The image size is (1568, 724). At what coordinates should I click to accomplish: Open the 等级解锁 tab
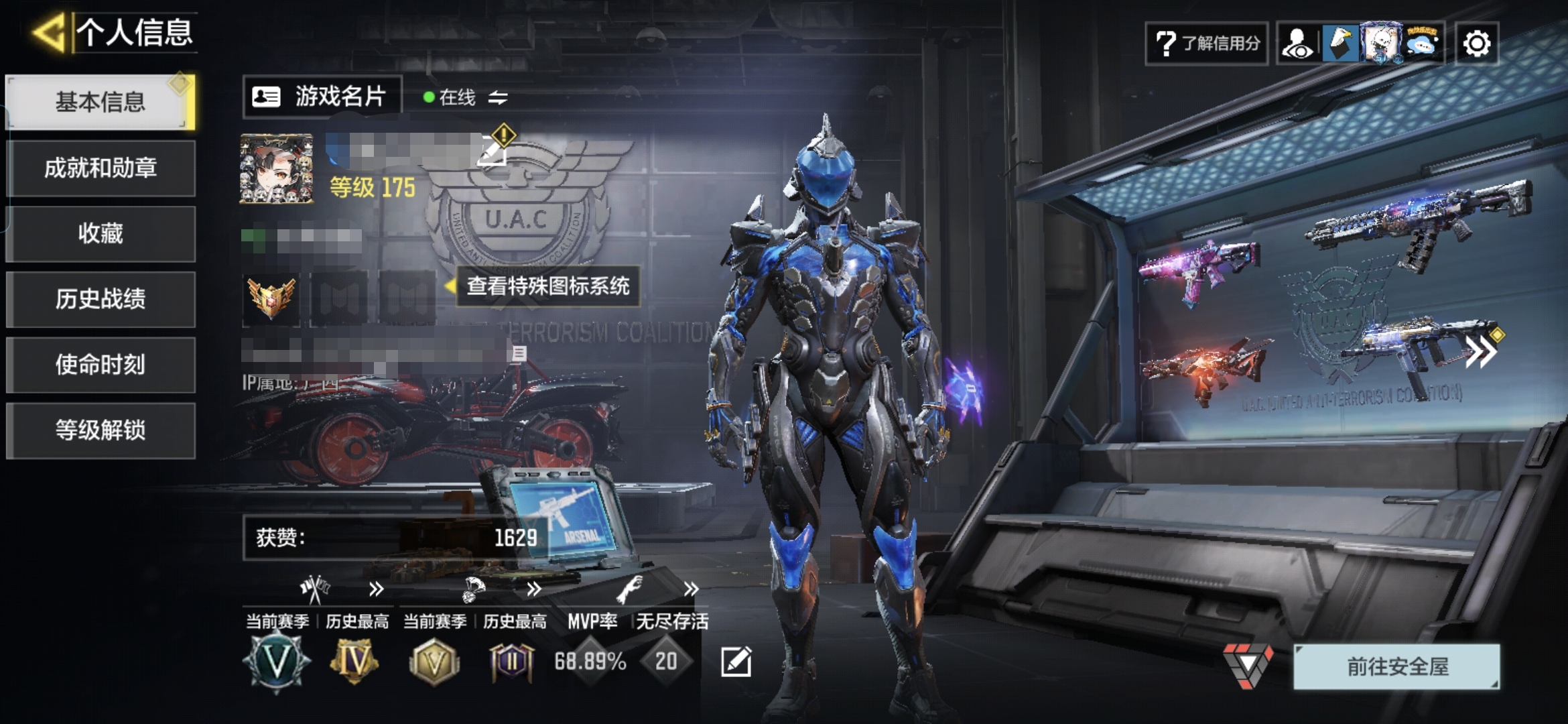101,430
